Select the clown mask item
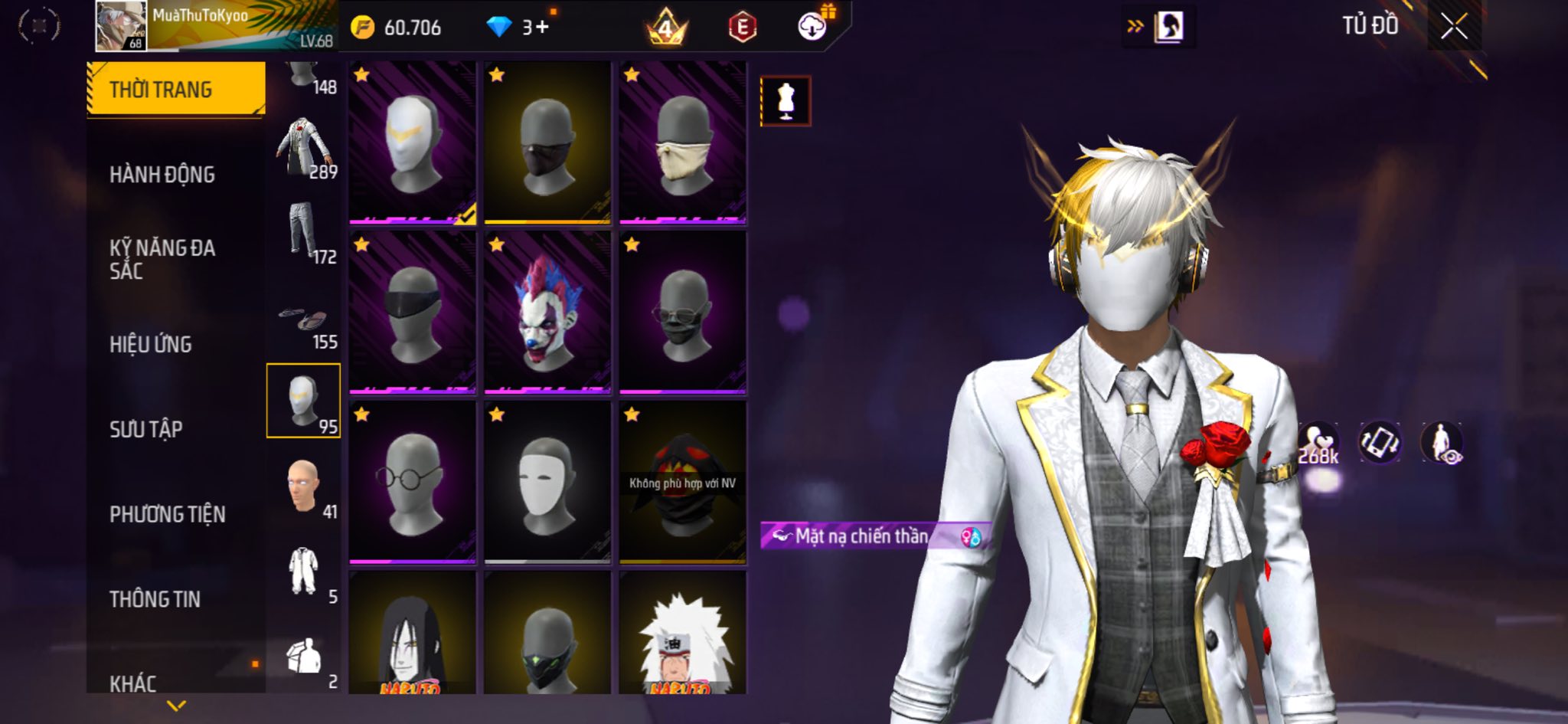1568x724 pixels. 547,313
